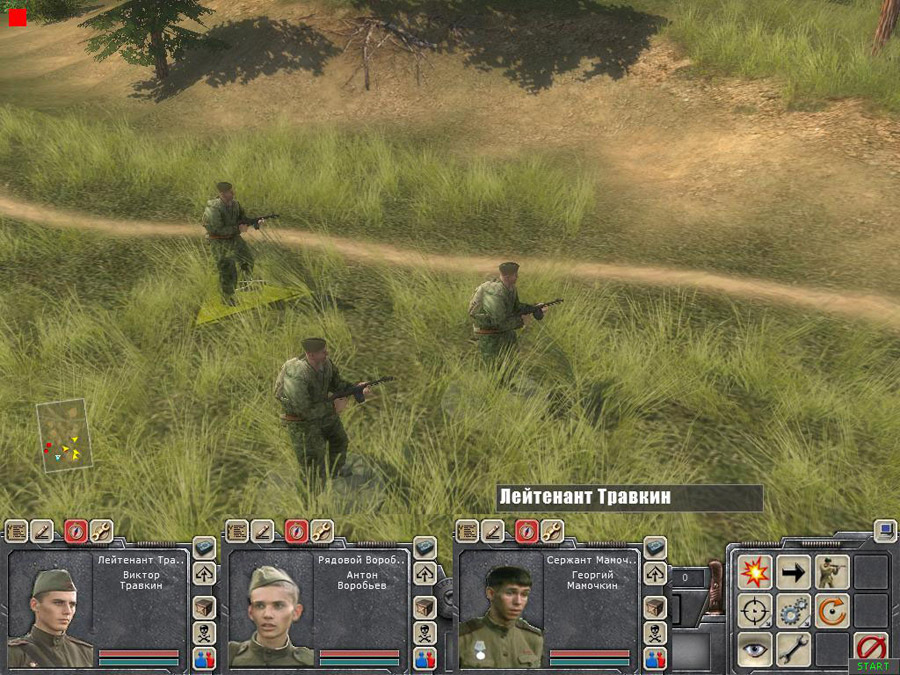
Task: Click the orange rotate arrow command
Action: (831, 610)
